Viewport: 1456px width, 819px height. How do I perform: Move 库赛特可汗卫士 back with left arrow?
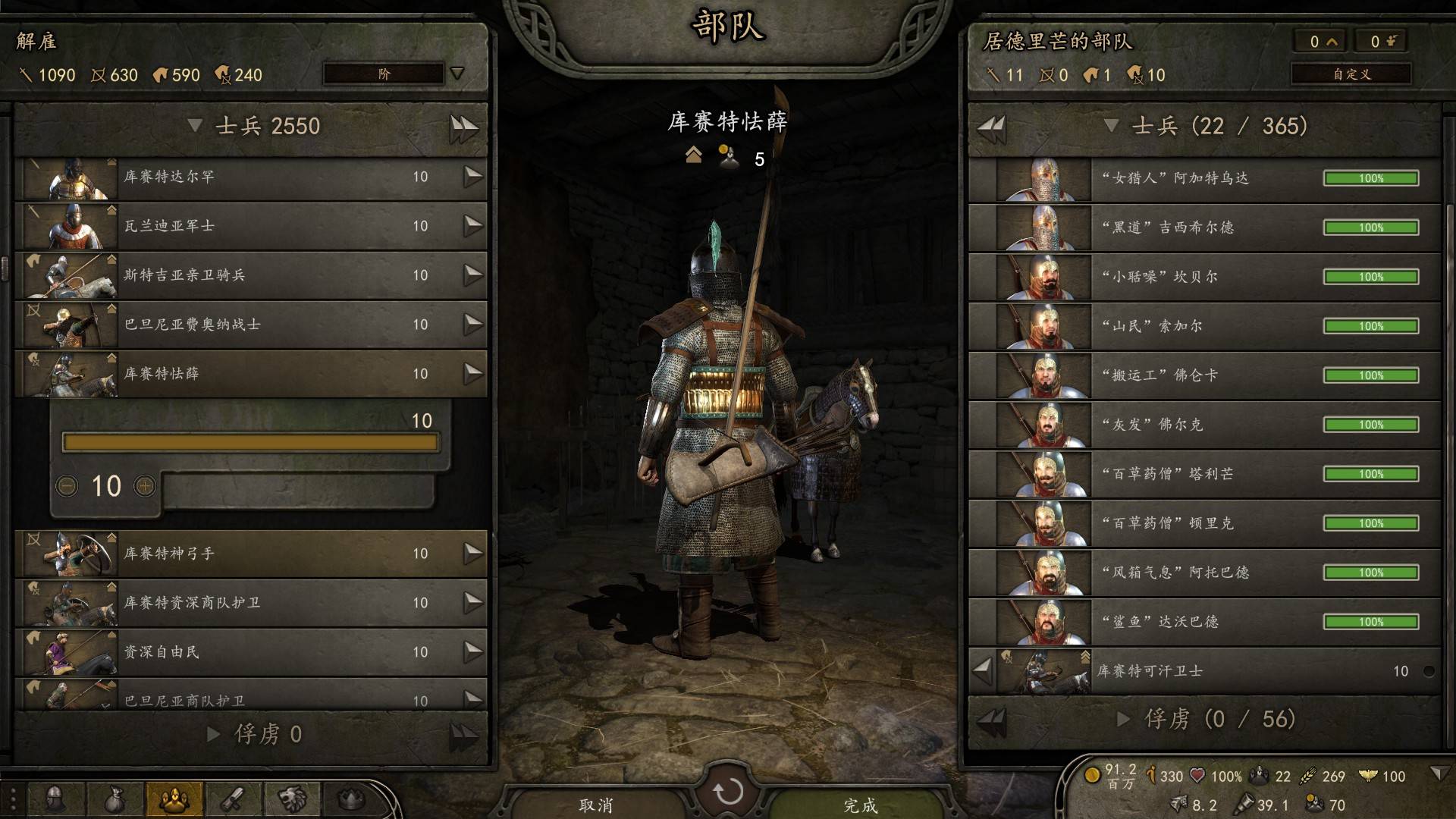pos(983,670)
